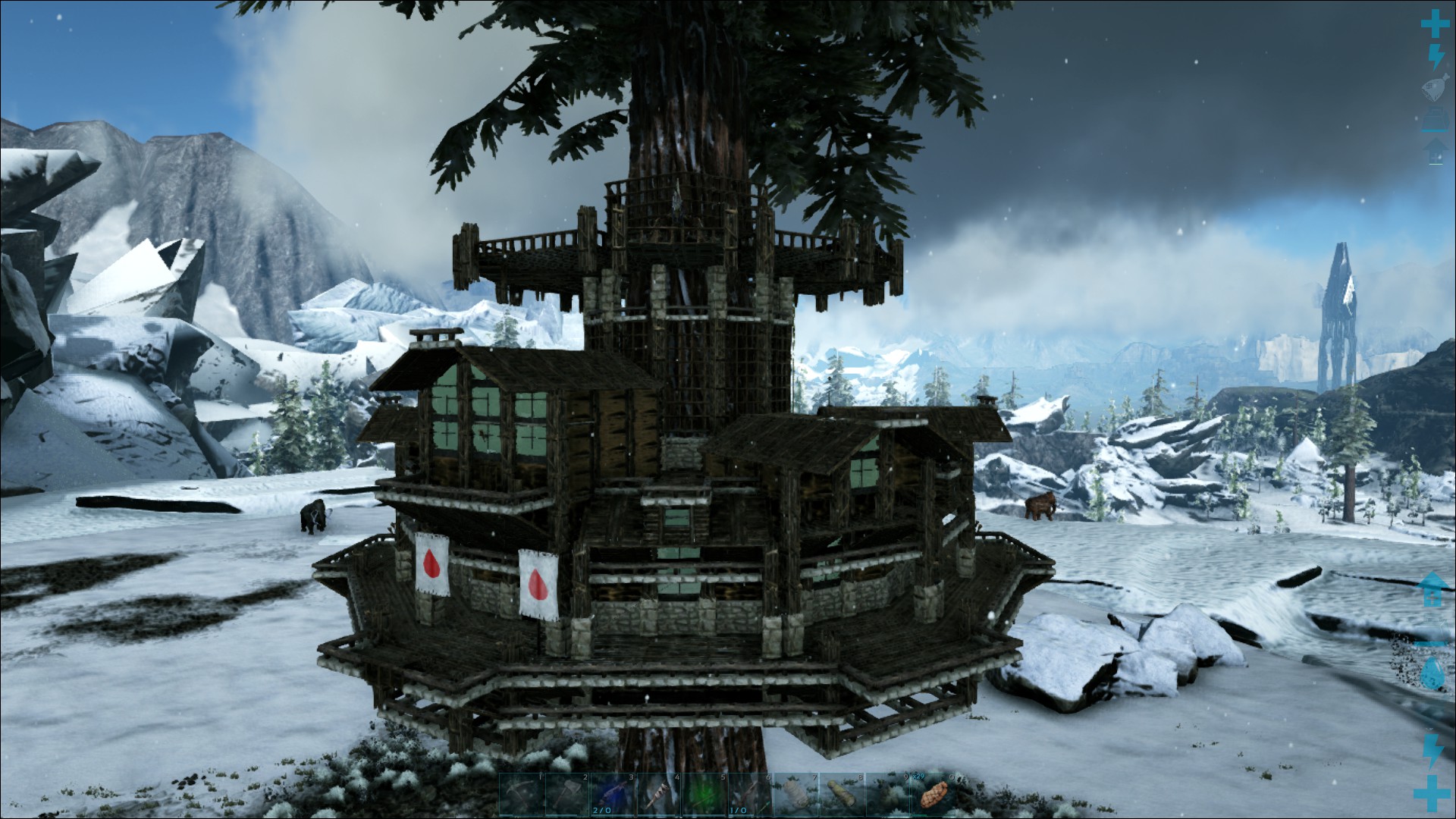The width and height of the screenshot is (1456, 819).
Task: Use the white waterskin in slot 7
Action: click(795, 794)
